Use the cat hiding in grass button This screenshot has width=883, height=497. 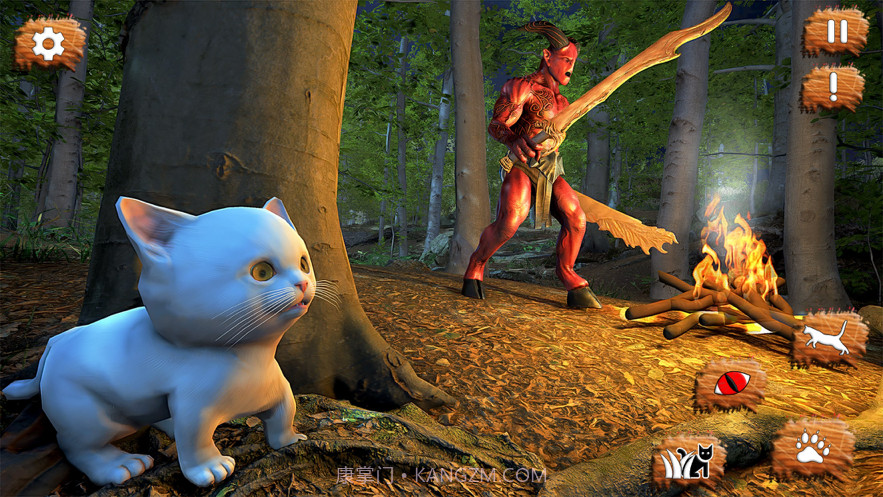688,461
